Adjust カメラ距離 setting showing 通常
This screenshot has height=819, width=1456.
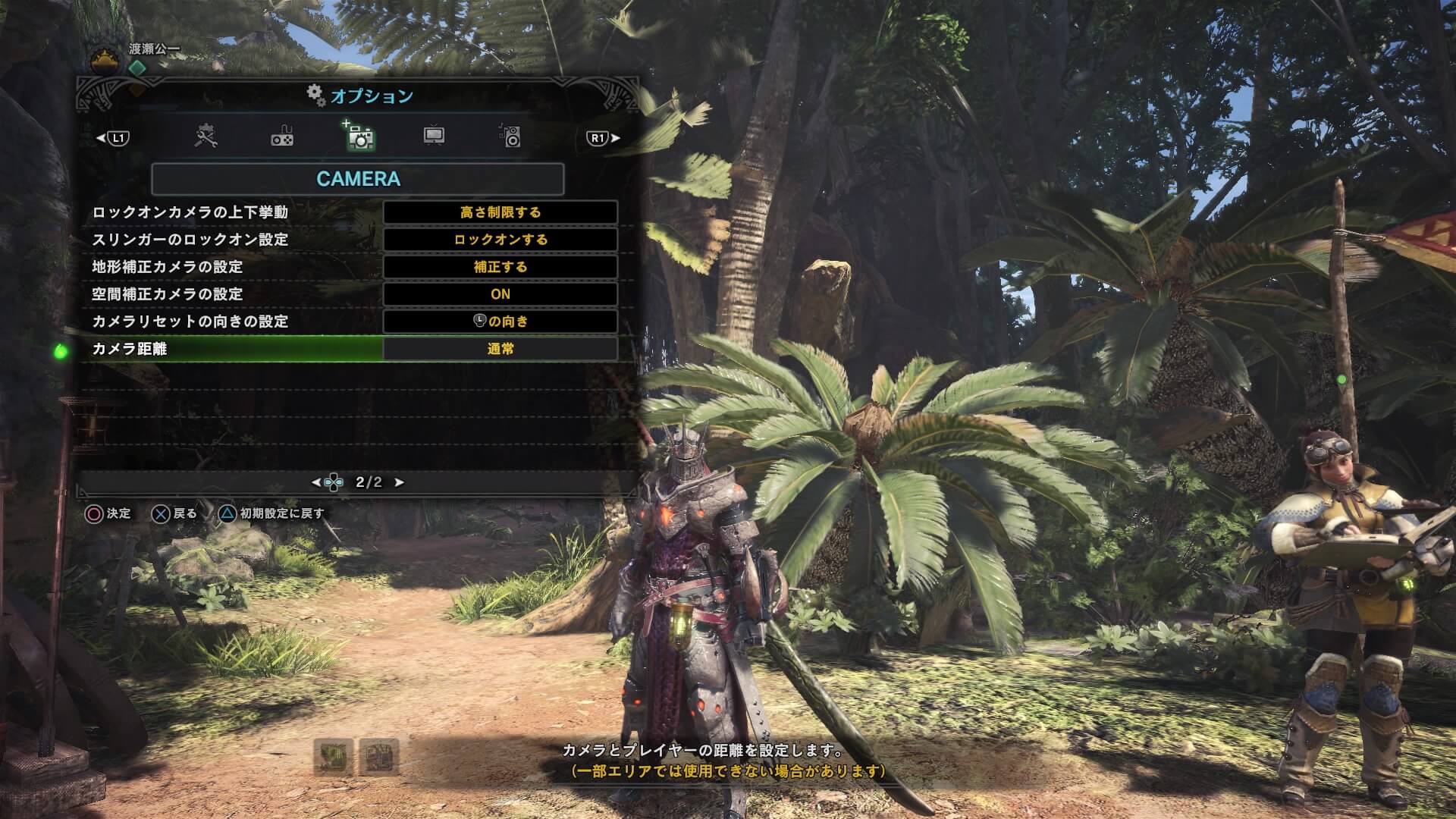coord(500,349)
